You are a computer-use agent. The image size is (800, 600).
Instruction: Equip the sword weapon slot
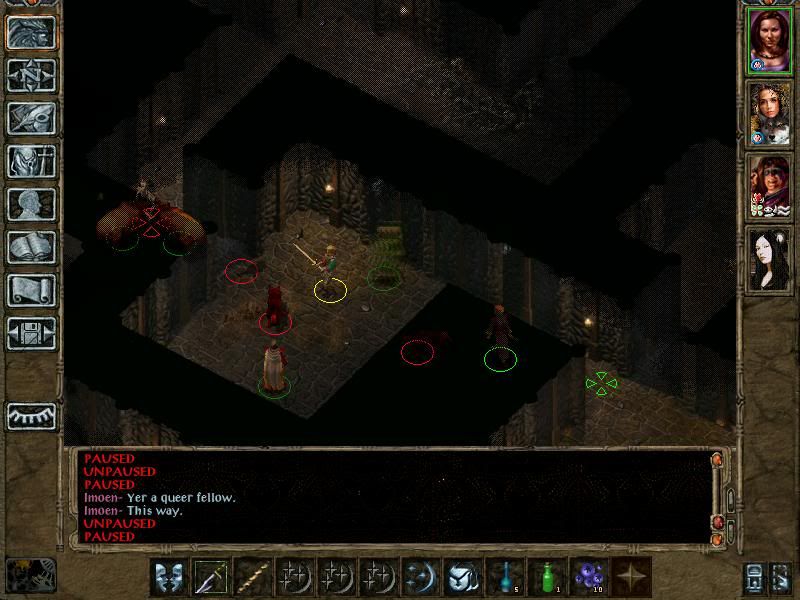point(211,577)
